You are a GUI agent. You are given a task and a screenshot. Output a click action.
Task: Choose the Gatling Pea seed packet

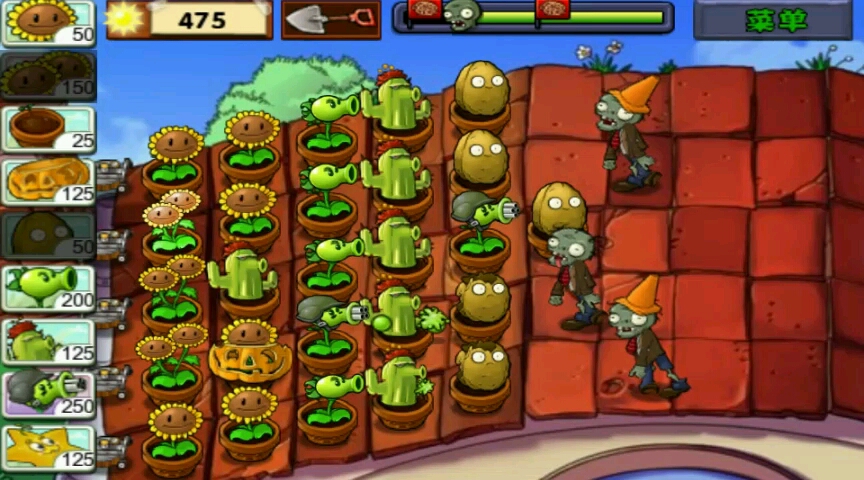[x=48, y=394]
